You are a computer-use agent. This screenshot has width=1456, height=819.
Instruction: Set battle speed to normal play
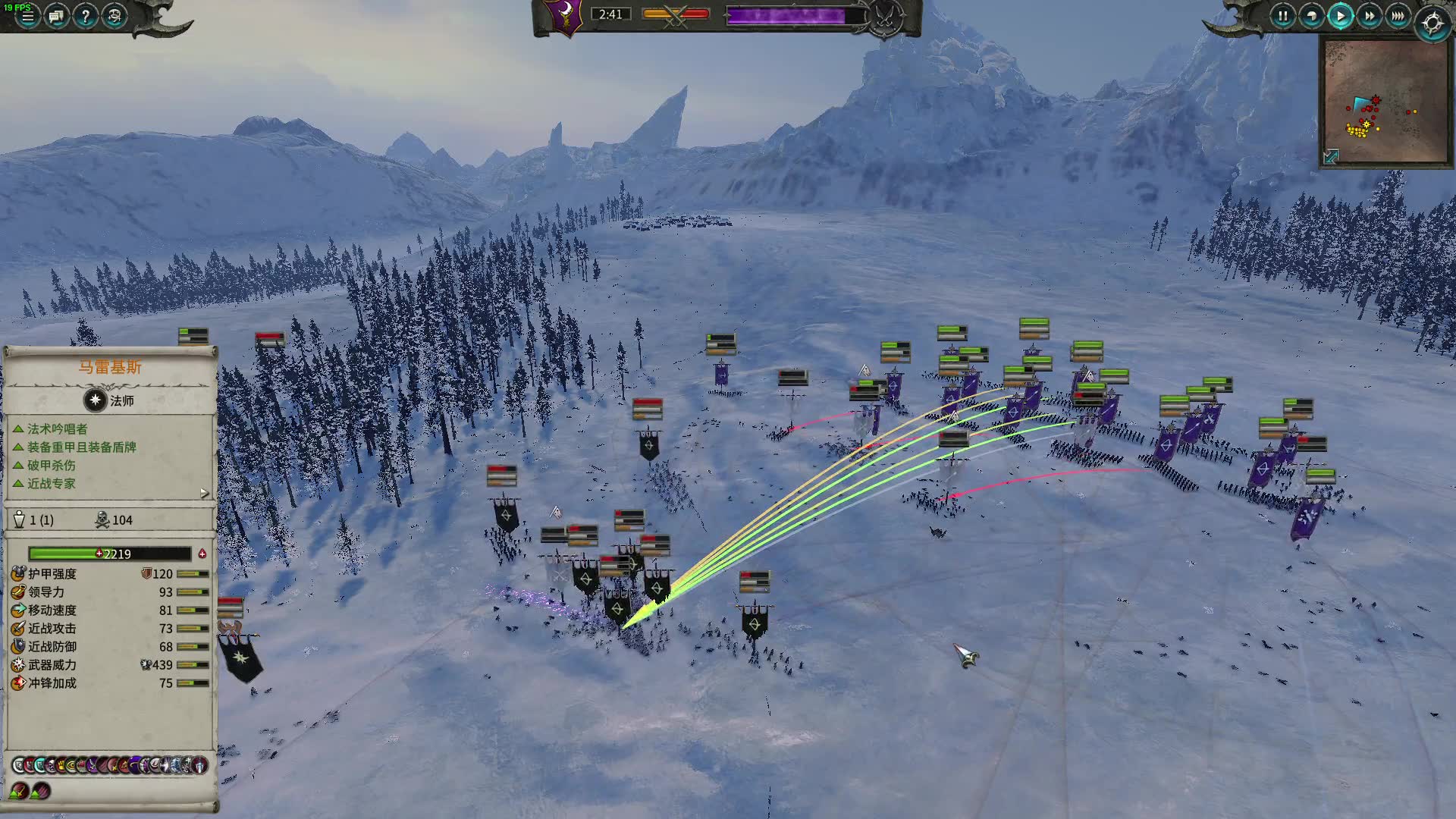point(1340,16)
